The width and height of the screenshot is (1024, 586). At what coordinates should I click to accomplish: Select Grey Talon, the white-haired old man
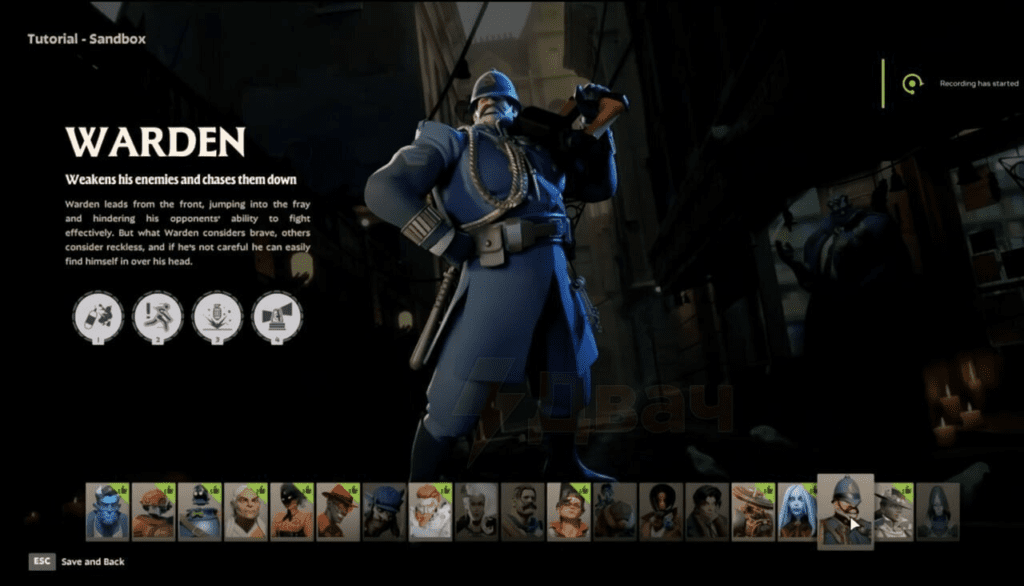(x=245, y=511)
